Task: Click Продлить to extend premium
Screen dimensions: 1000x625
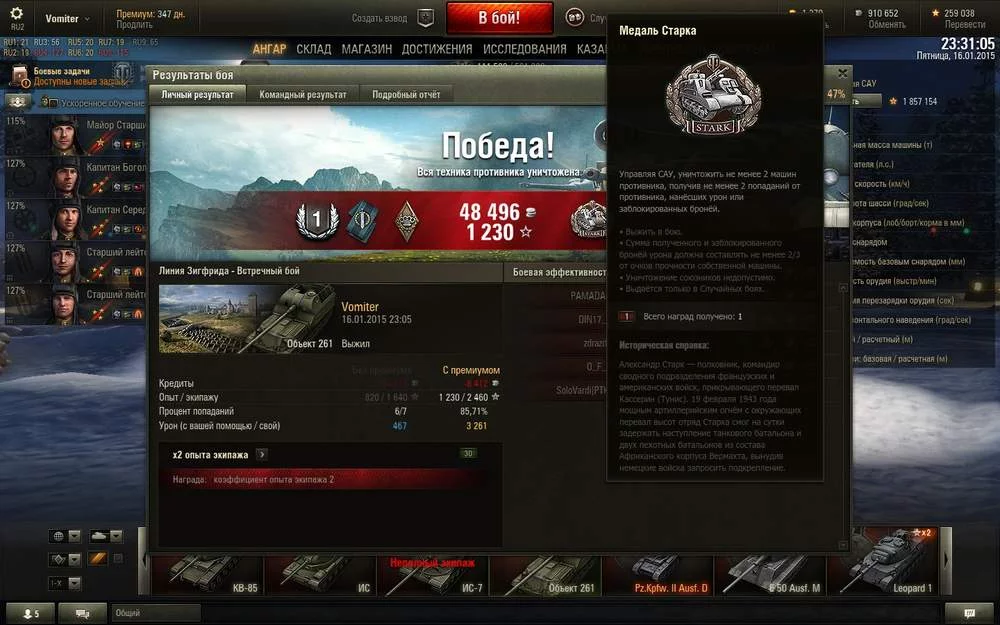Action: click(x=134, y=25)
